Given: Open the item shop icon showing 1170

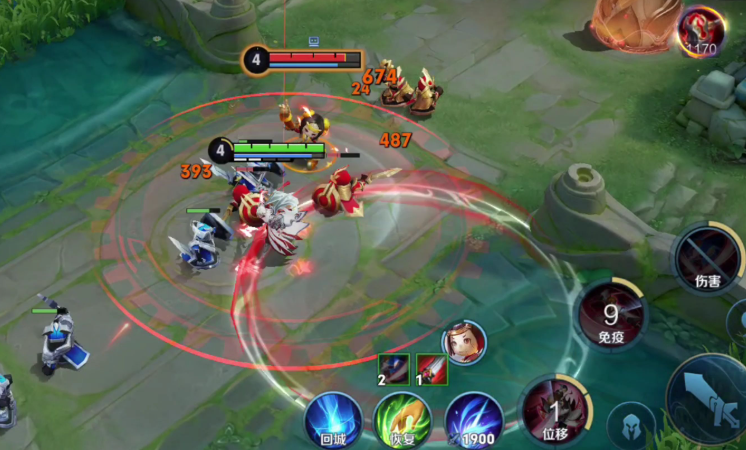Looking at the screenshot, I should coord(700,30).
